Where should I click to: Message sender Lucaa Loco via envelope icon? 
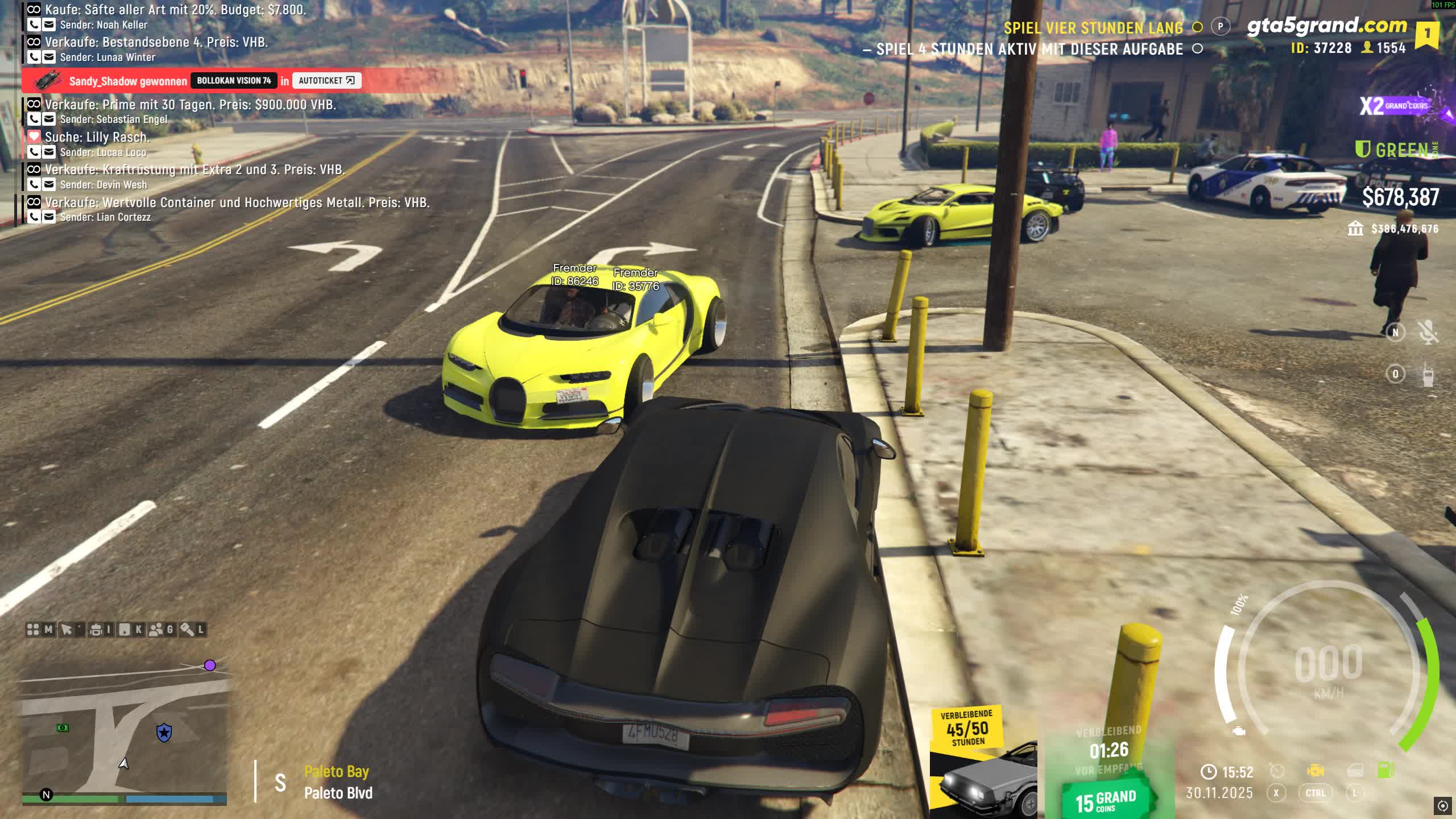tap(49, 152)
